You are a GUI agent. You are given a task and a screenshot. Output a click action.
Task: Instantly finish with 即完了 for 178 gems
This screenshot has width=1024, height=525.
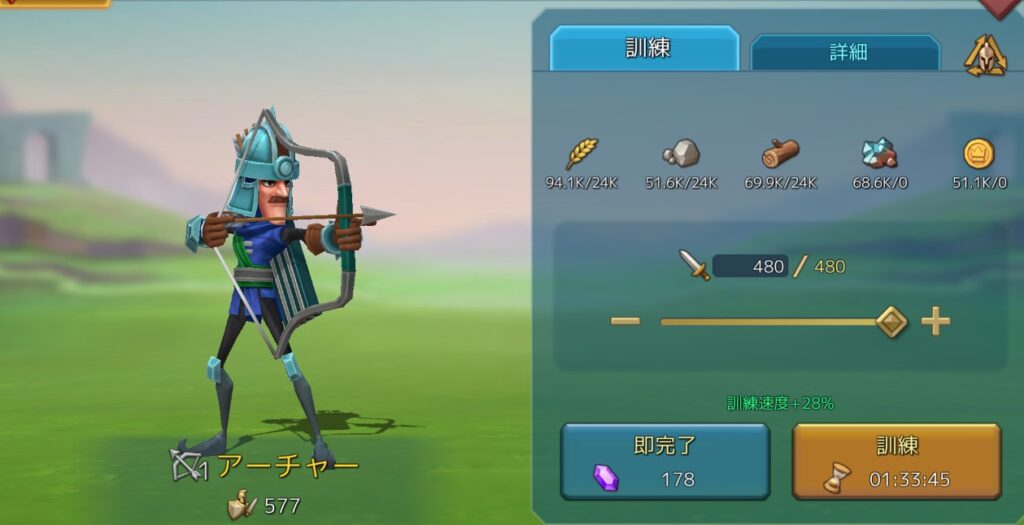(x=665, y=461)
